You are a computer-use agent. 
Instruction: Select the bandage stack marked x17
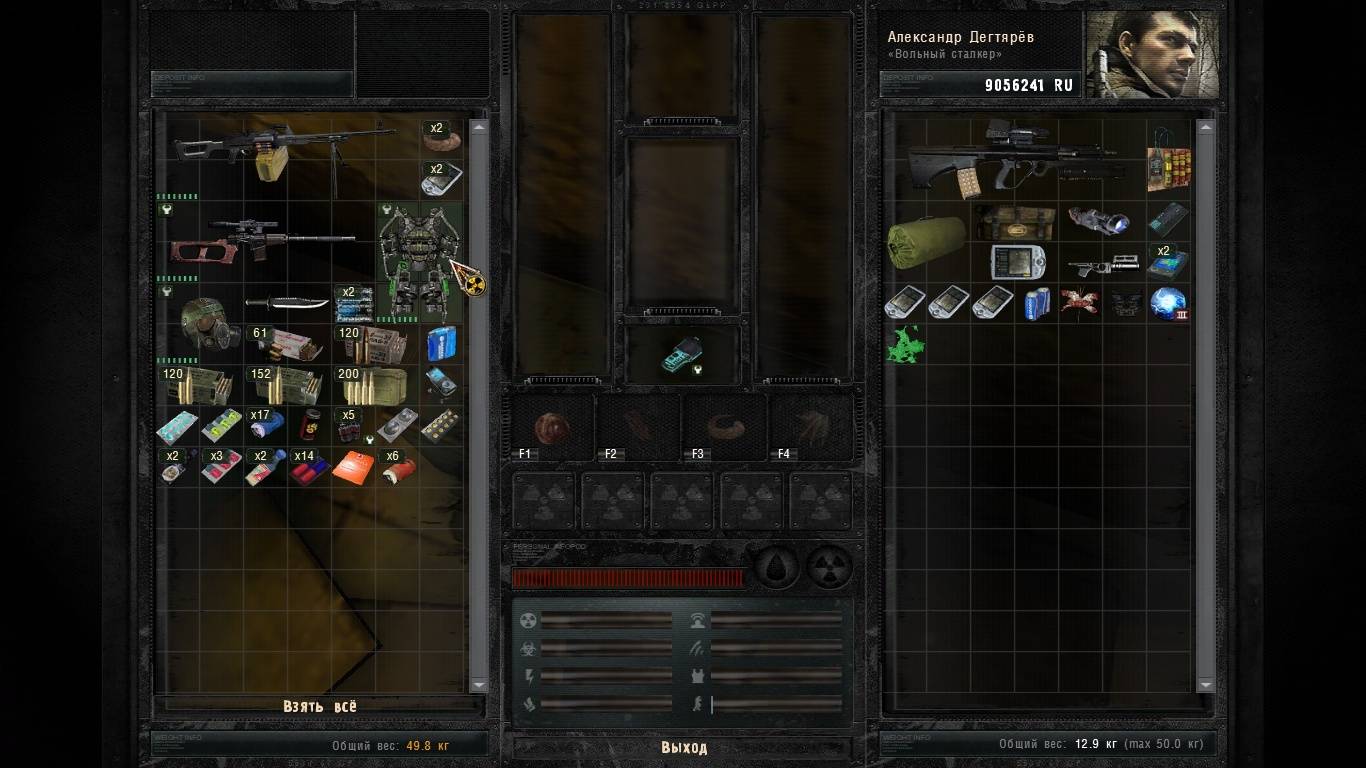266,425
